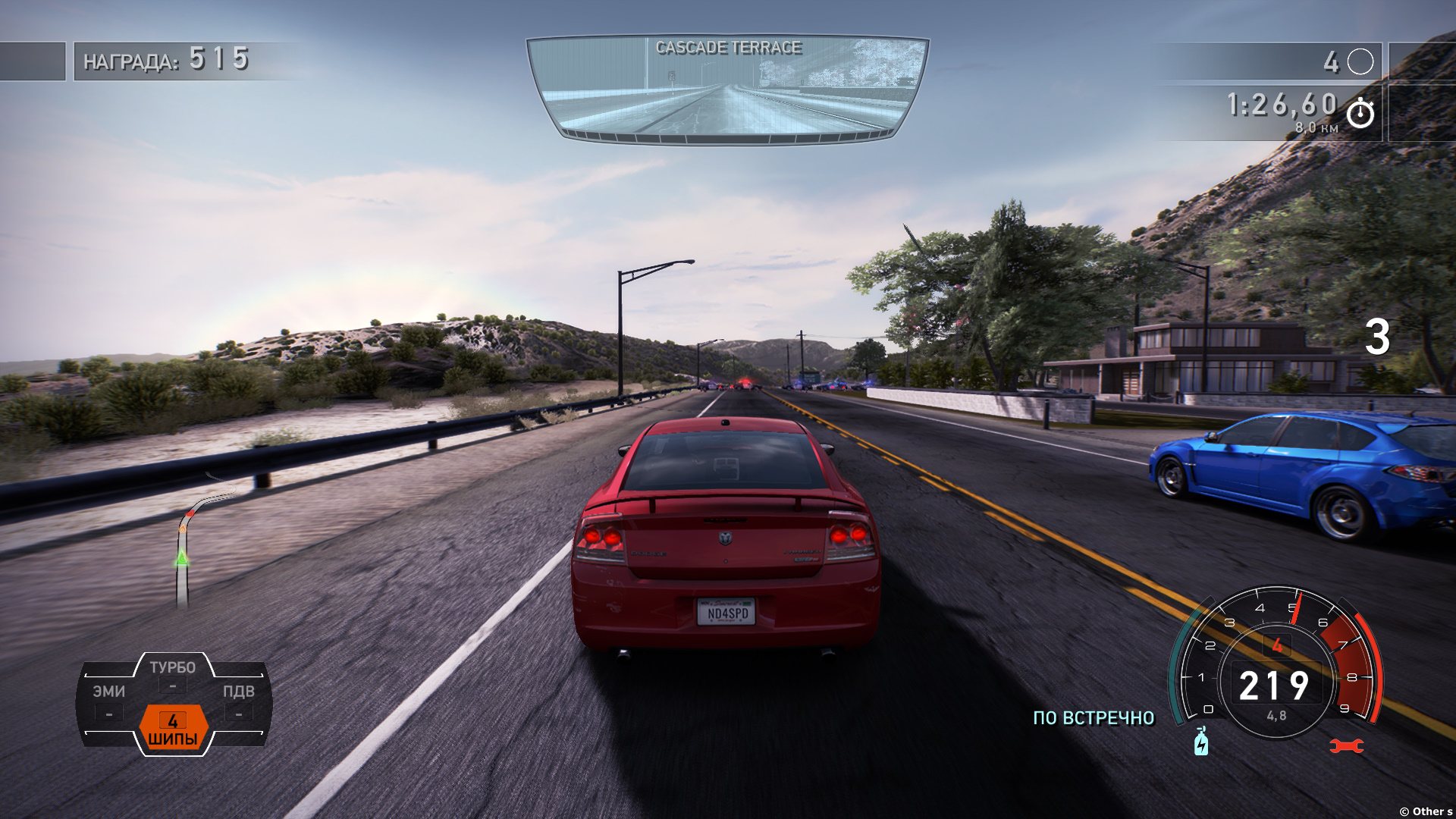Choose the ТУРБО weapon slot
This screenshot has width=1456, height=819.
(173, 674)
